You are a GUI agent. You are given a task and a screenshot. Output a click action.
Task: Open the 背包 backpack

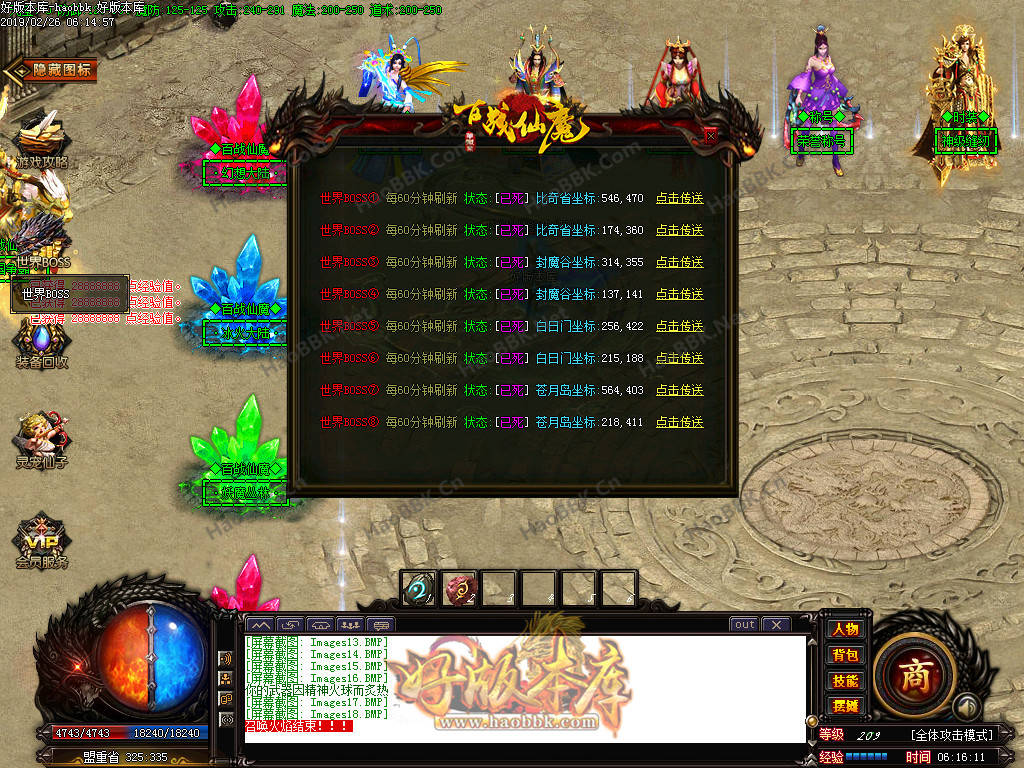click(845, 655)
